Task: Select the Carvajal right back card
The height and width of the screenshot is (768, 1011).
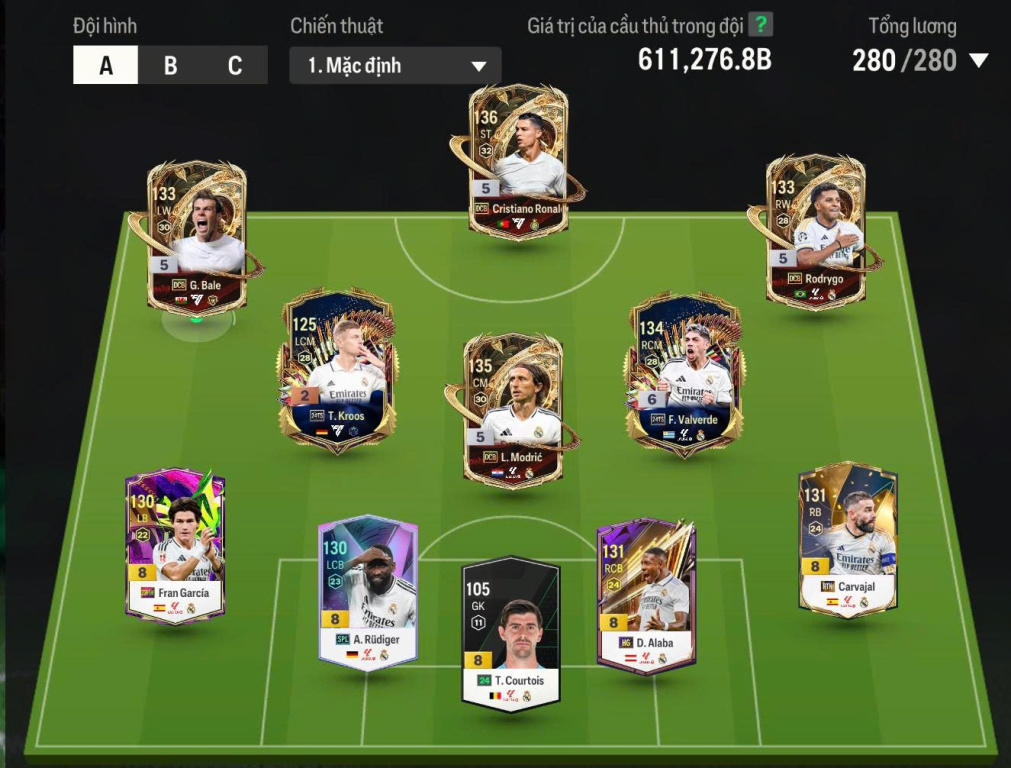Action: (x=847, y=540)
